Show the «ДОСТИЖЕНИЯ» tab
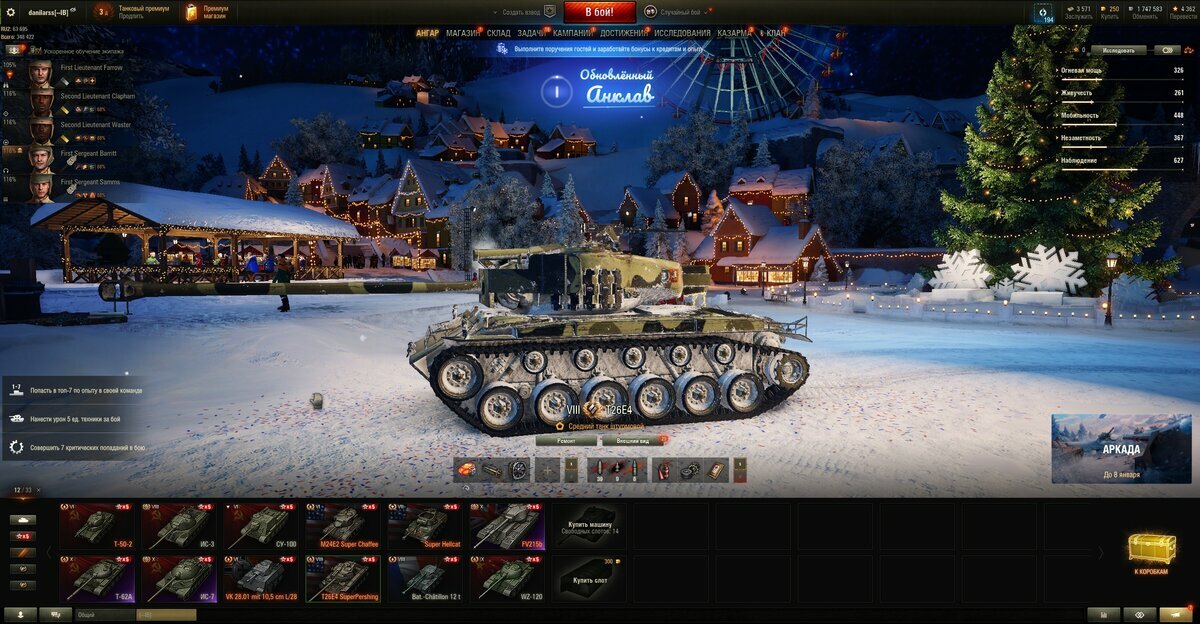Image resolution: width=1200 pixels, height=624 pixels. (623, 33)
